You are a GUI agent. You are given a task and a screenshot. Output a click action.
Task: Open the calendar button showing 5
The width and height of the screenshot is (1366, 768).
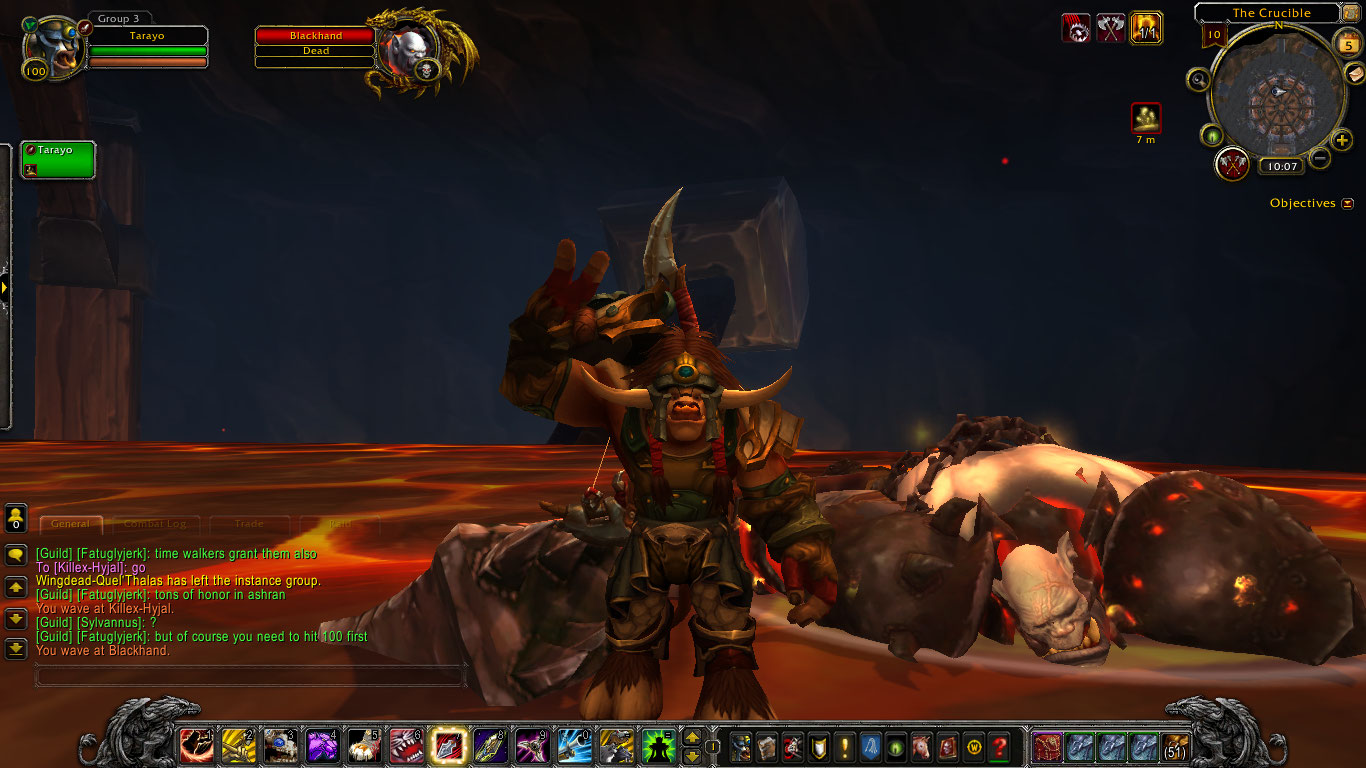point(1349,44)
